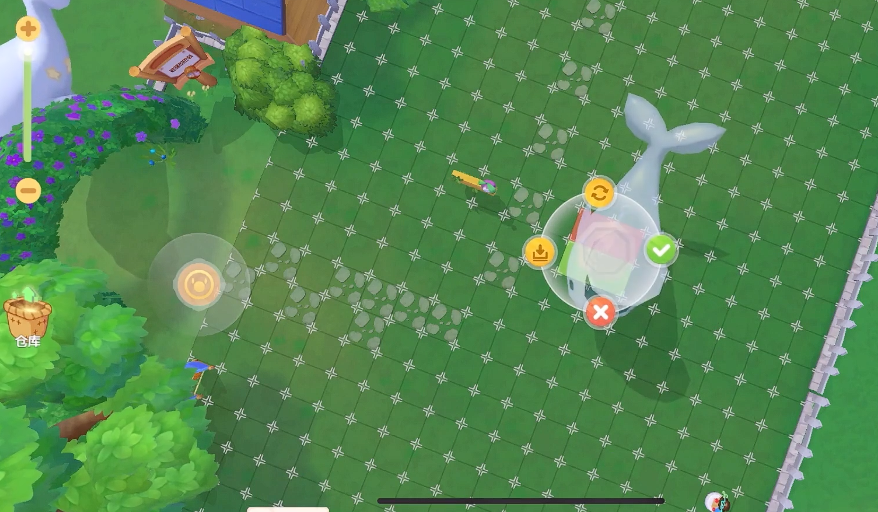This screenshot has width=878, height=512.
Task: Tap the orange virtual joystick
Action: (x=198, y=285)
